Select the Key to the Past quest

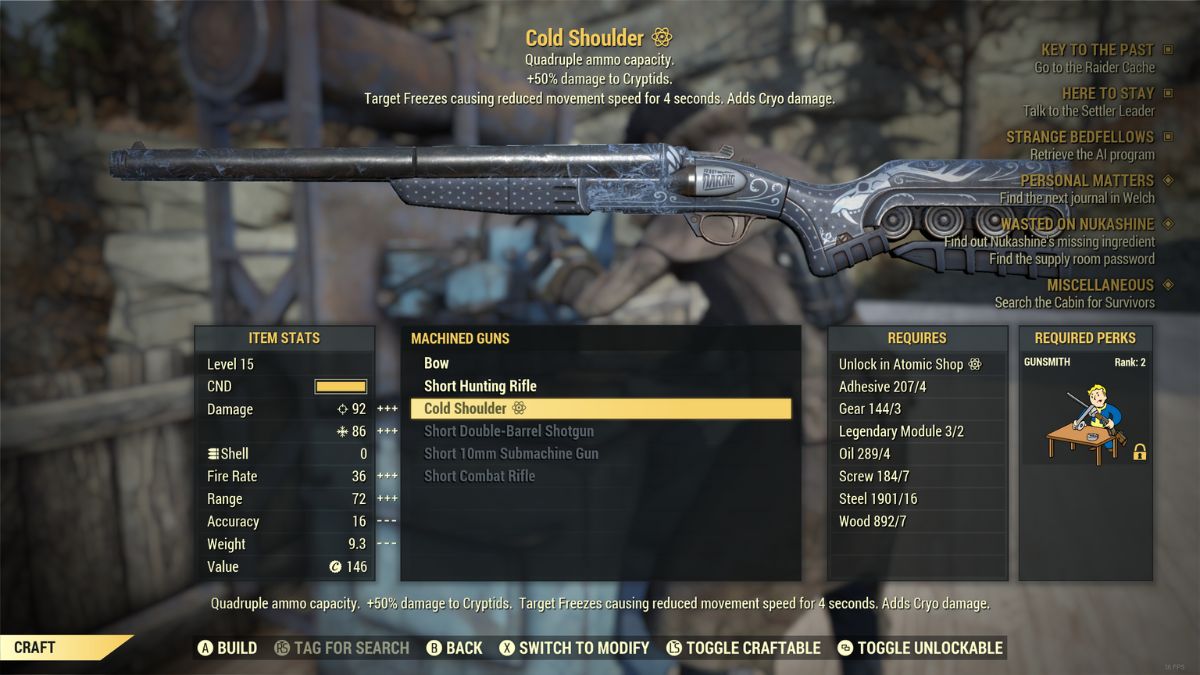(x=1096, y=50)
